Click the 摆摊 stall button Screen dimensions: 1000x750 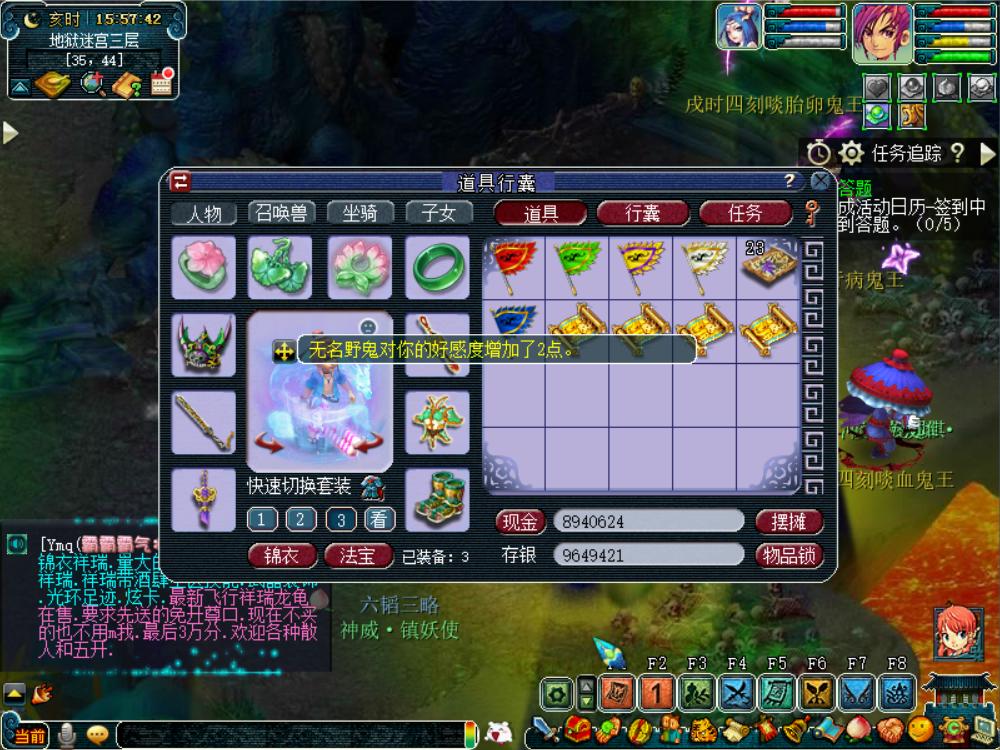click(789, 521)
